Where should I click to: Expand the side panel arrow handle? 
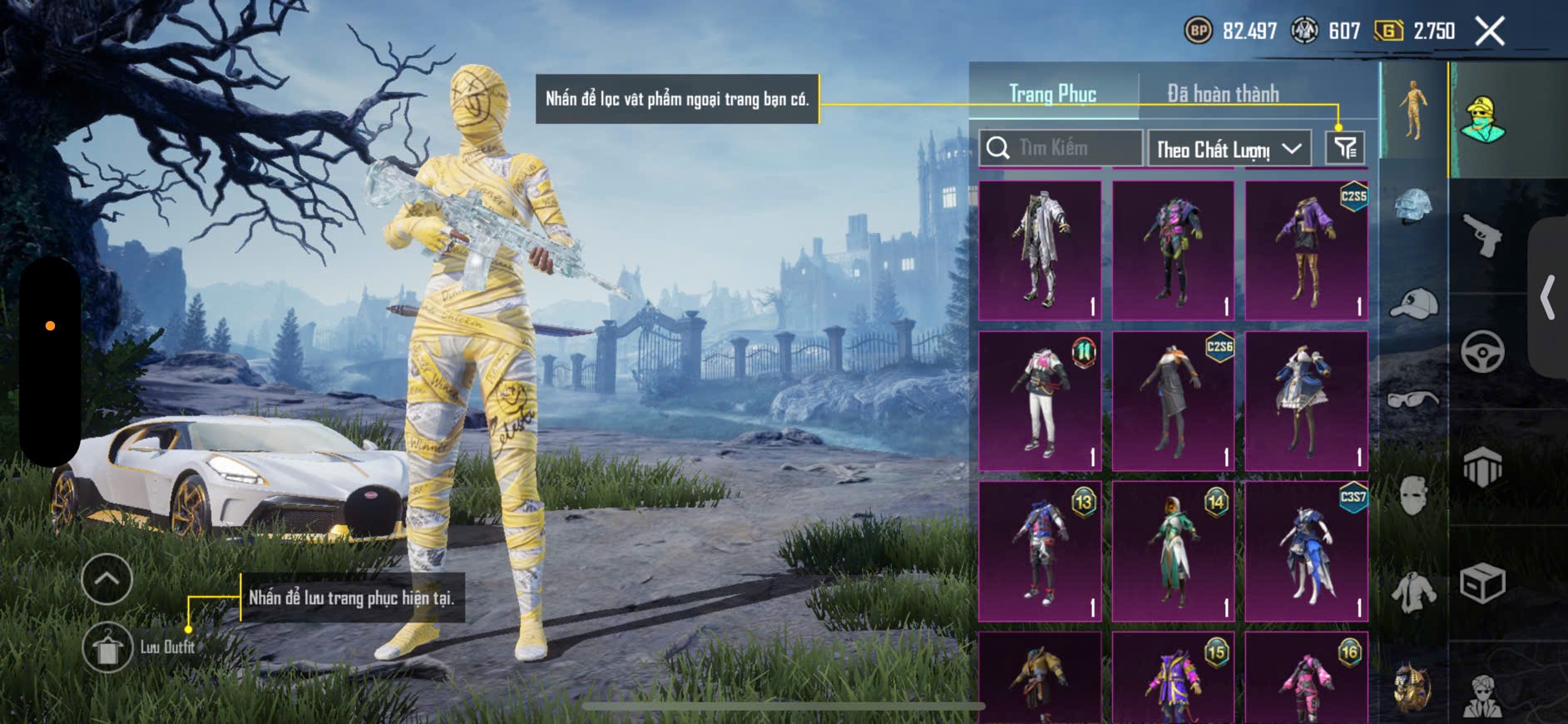click(x=1547, y=297)
